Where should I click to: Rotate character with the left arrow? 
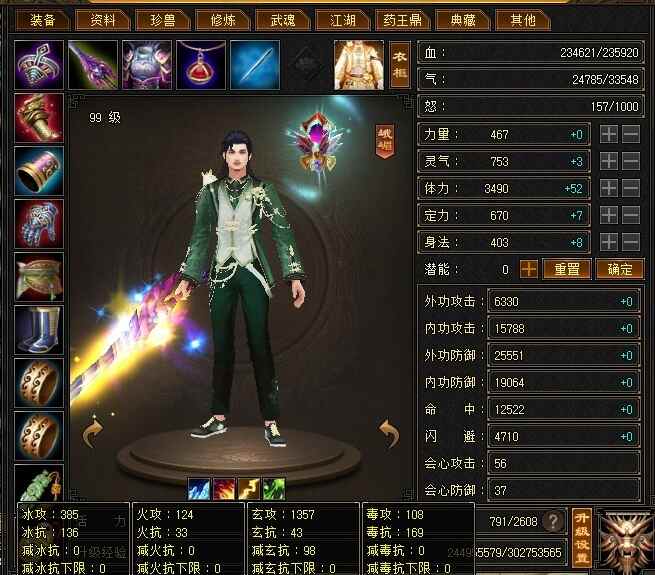[x=92, y=433]
